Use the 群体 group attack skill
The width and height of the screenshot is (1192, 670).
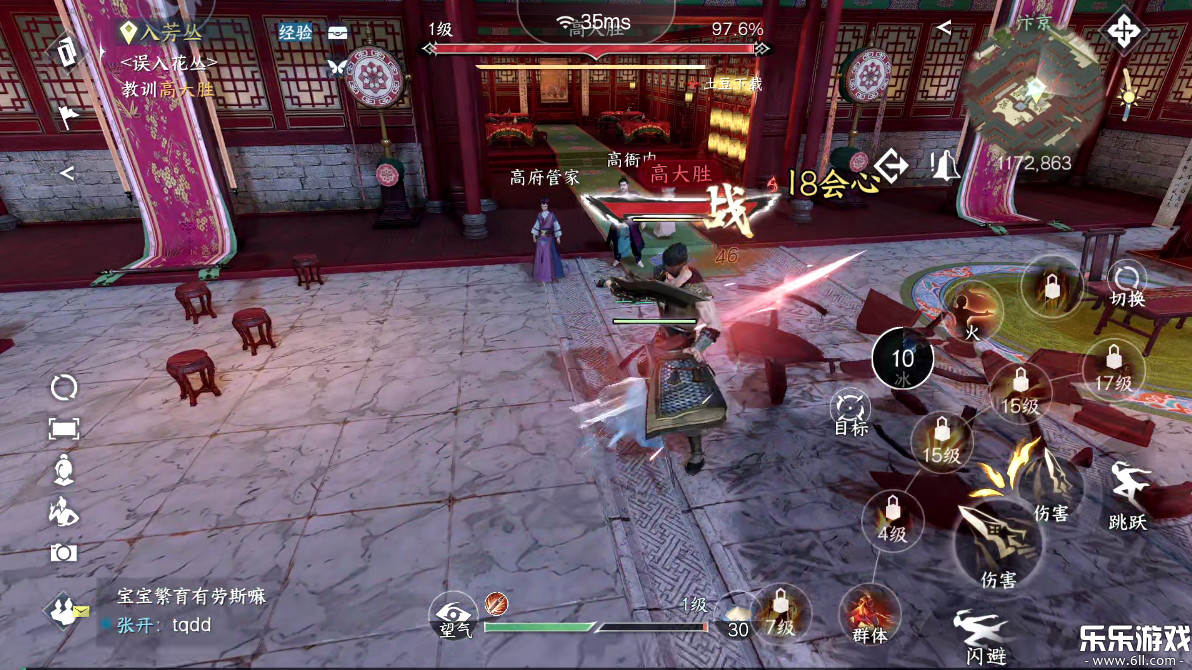[869, 614]
